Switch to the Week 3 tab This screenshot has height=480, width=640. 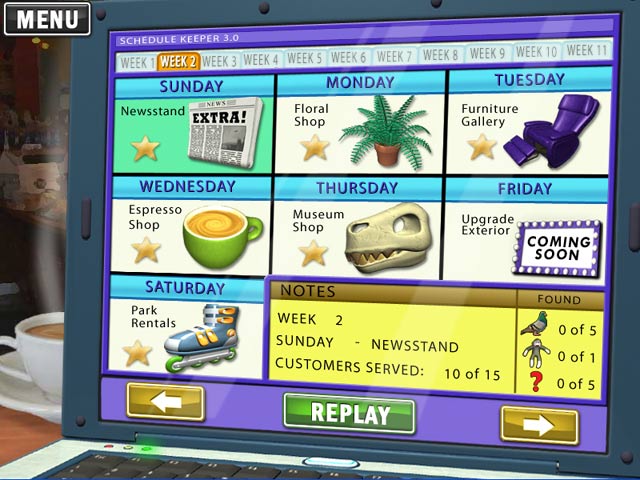220,61
